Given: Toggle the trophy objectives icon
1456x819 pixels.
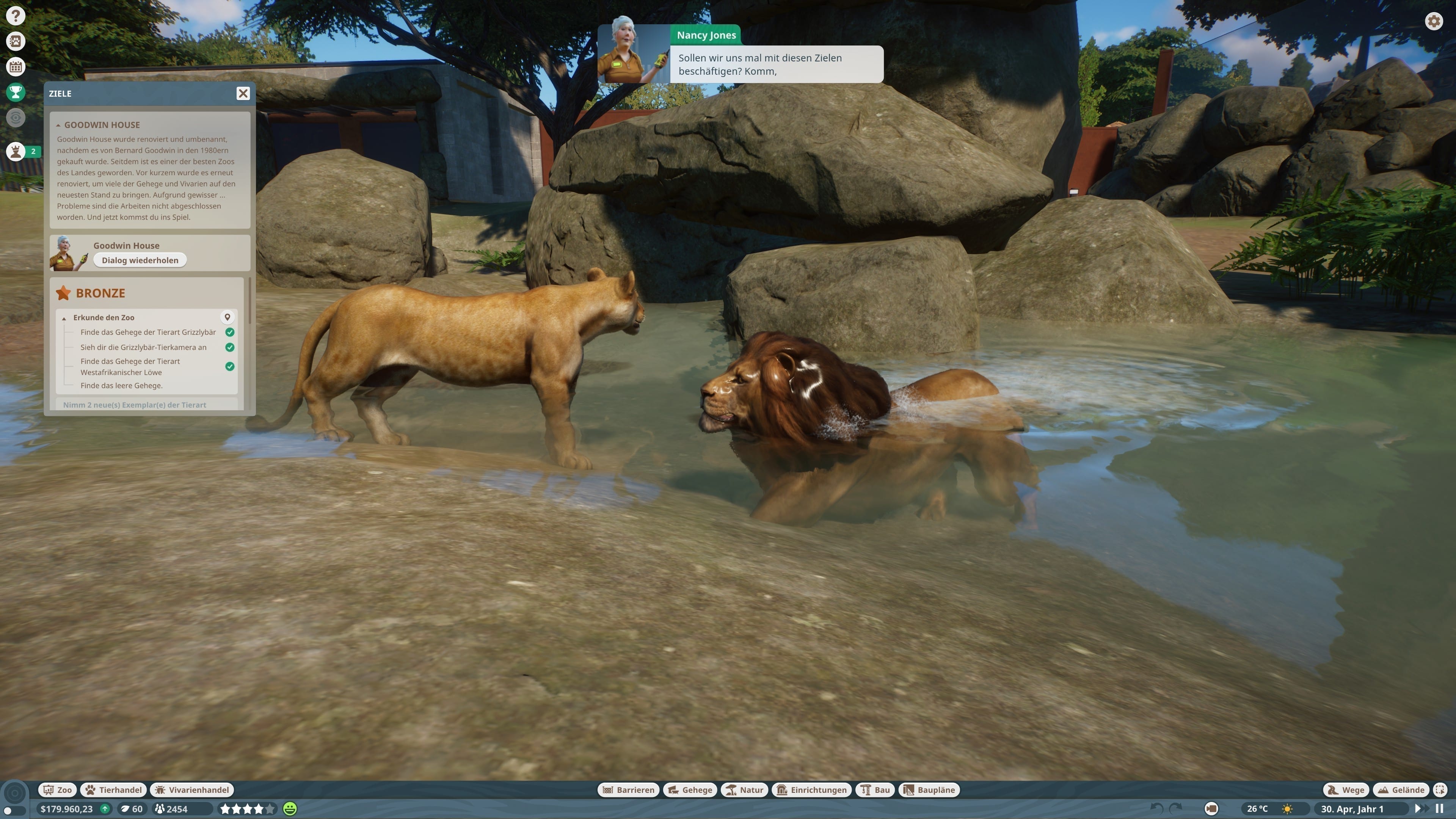Looking at the screenshot, I should point(15,91).
